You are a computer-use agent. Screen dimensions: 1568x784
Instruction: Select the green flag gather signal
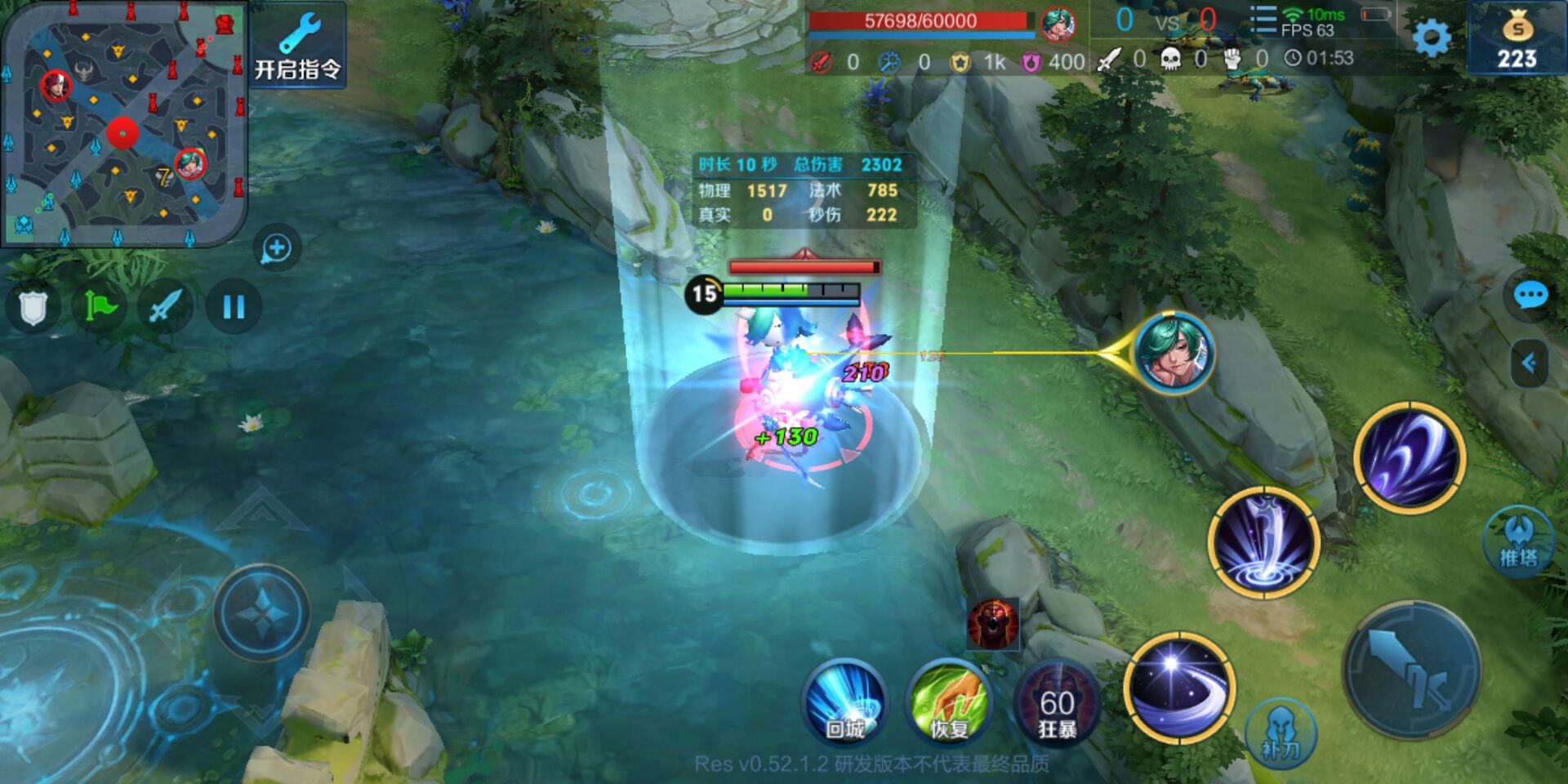tap(100, 308)
